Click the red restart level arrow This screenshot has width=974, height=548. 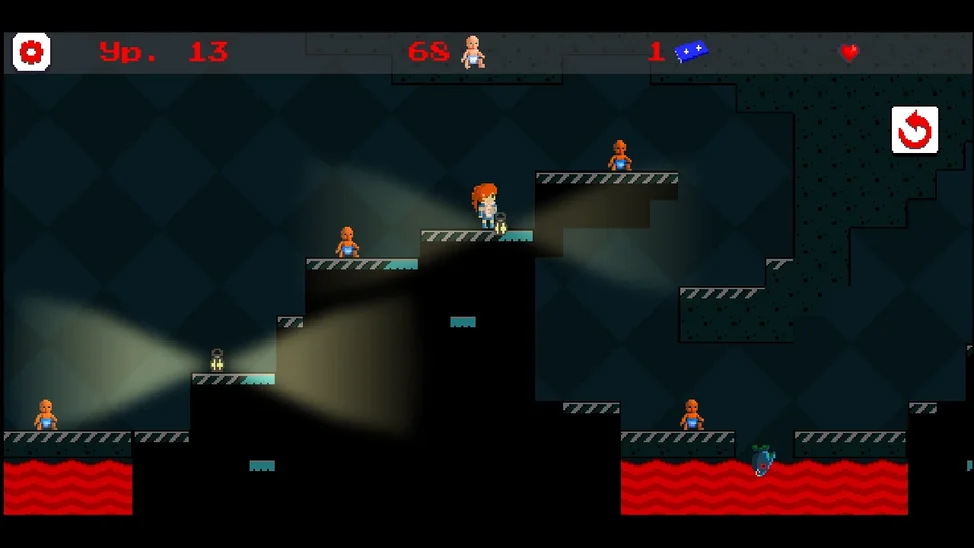tap(914, 130)
